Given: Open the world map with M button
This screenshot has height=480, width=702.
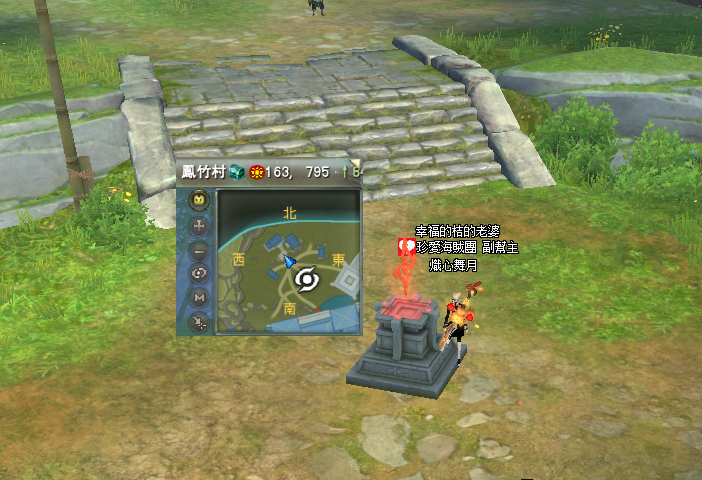Looking at the screenshot, I should (x=198, y=298).
